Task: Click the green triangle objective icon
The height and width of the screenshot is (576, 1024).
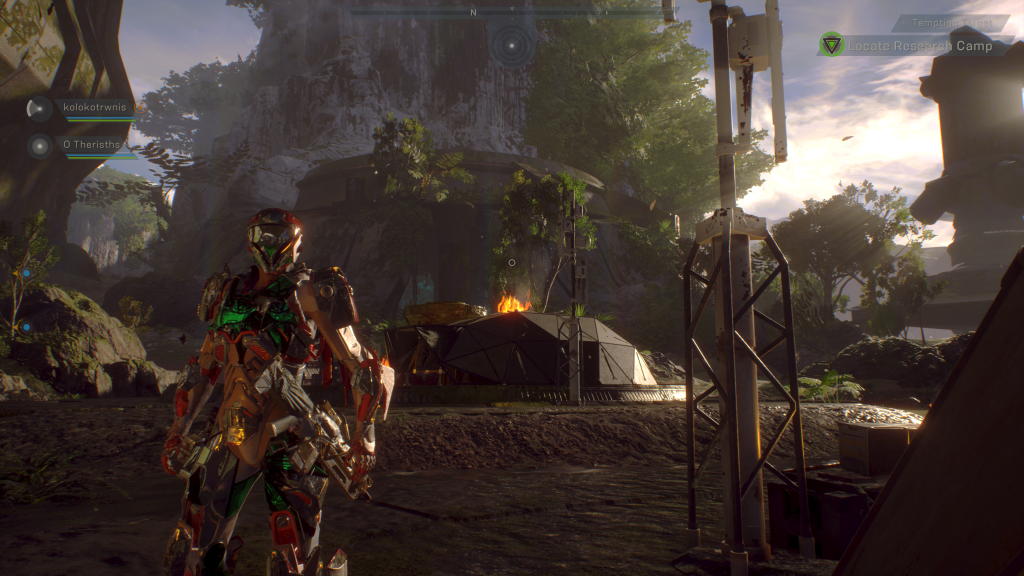Action: 831,44
